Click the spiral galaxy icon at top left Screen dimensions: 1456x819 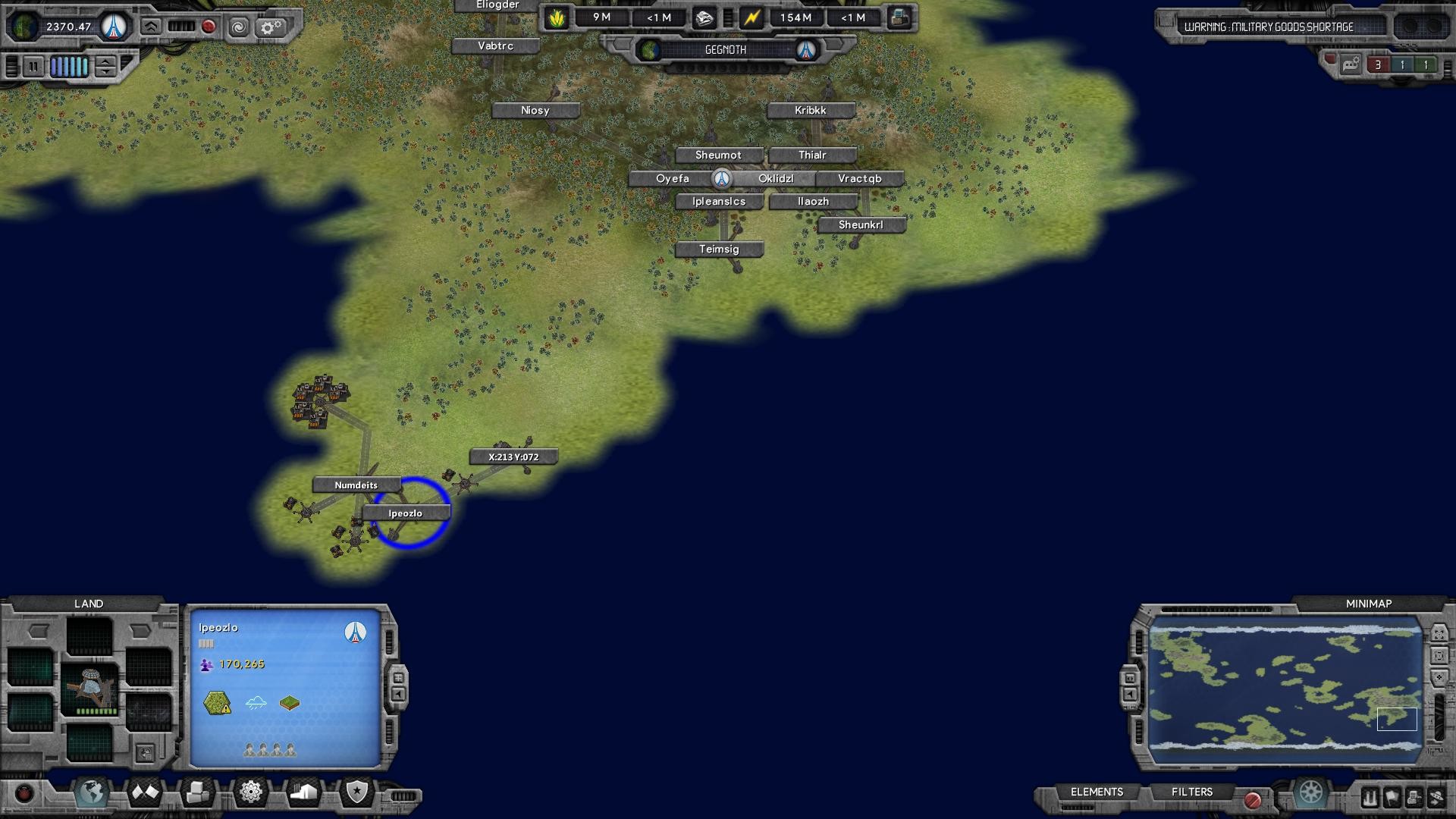(x=240, y=28)
